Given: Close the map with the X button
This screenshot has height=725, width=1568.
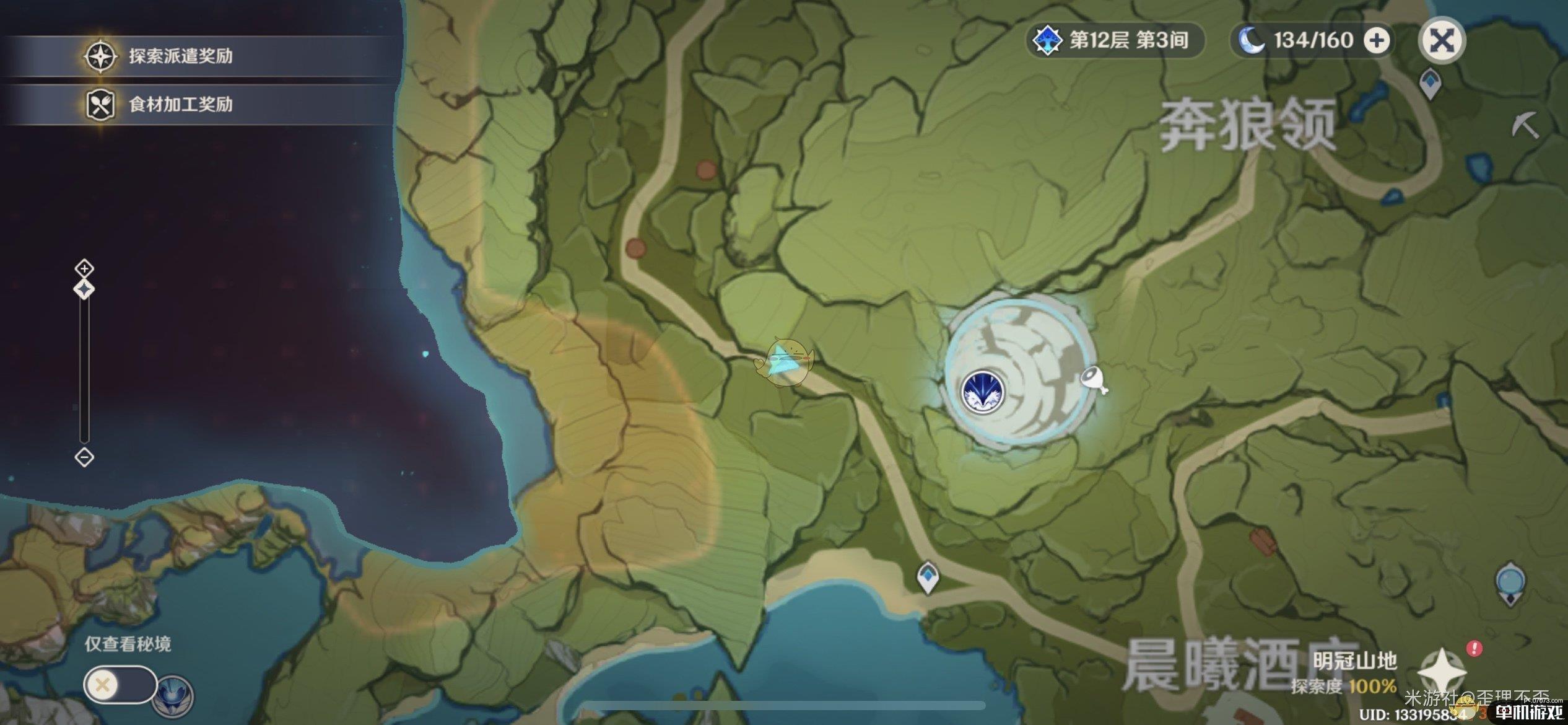Looking at the screenshot, I should (x=1442, y=41).
